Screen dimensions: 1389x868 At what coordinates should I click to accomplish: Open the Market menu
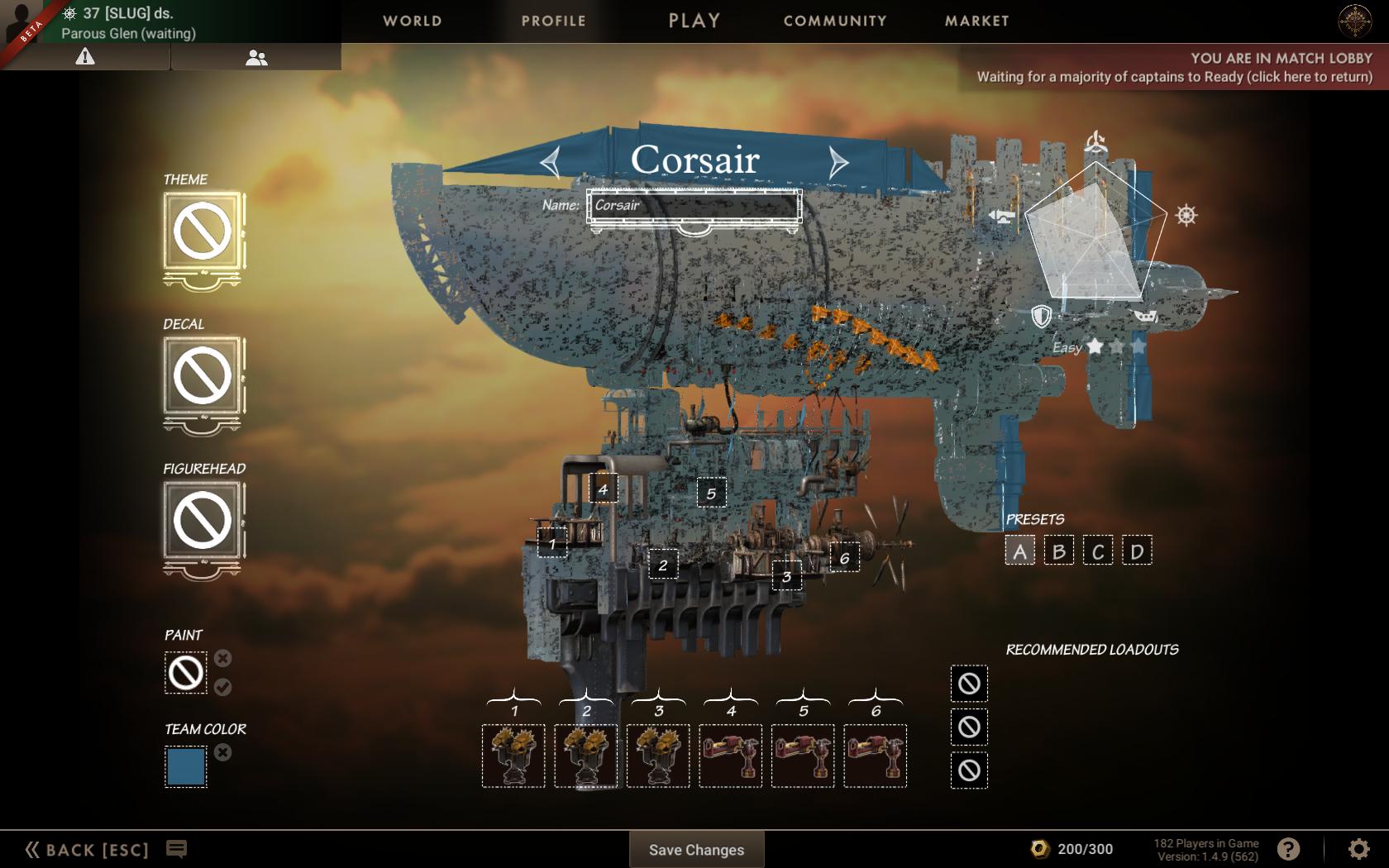point(976,21)
